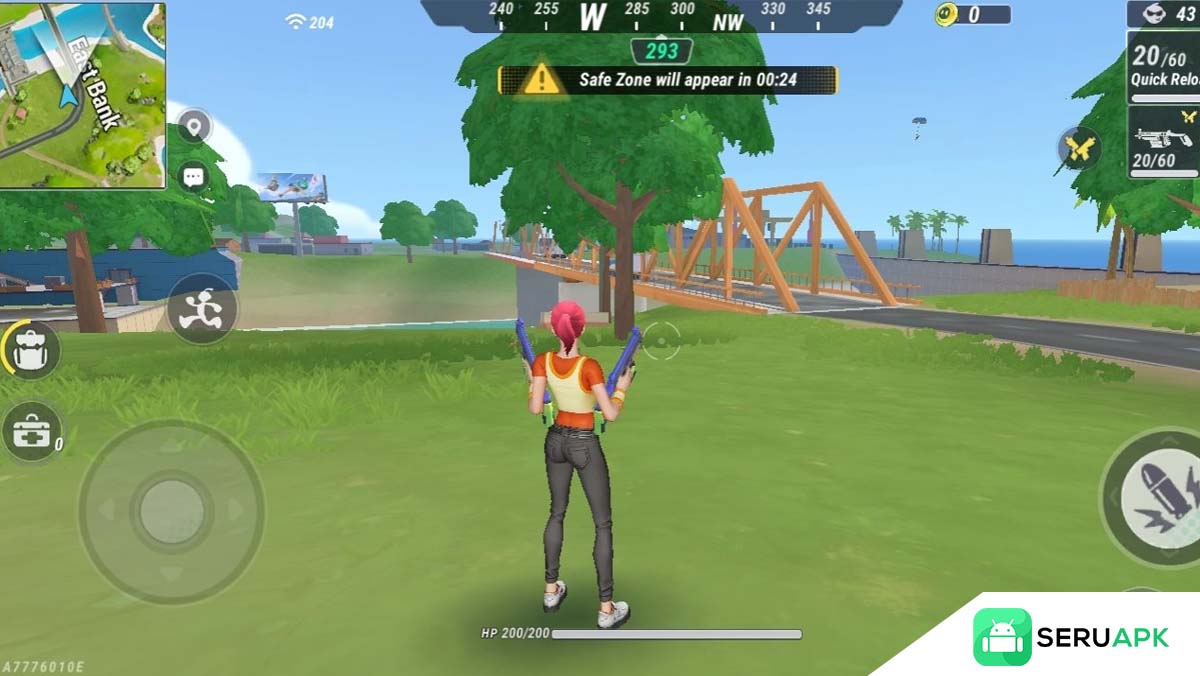Tap the virtual movement joystick
1200x676 pixels.
tap(171, 512)
